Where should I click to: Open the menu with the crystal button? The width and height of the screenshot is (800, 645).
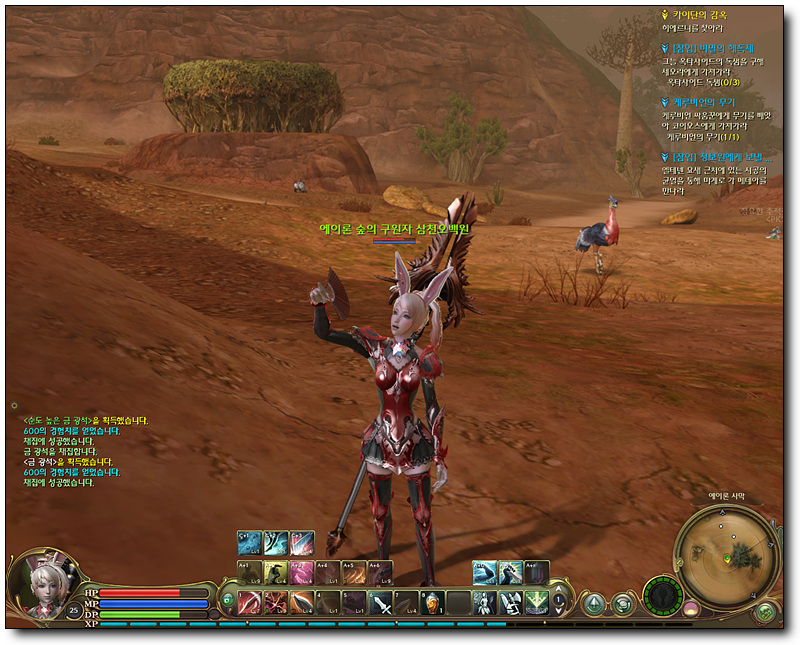(x=594, y=603)
